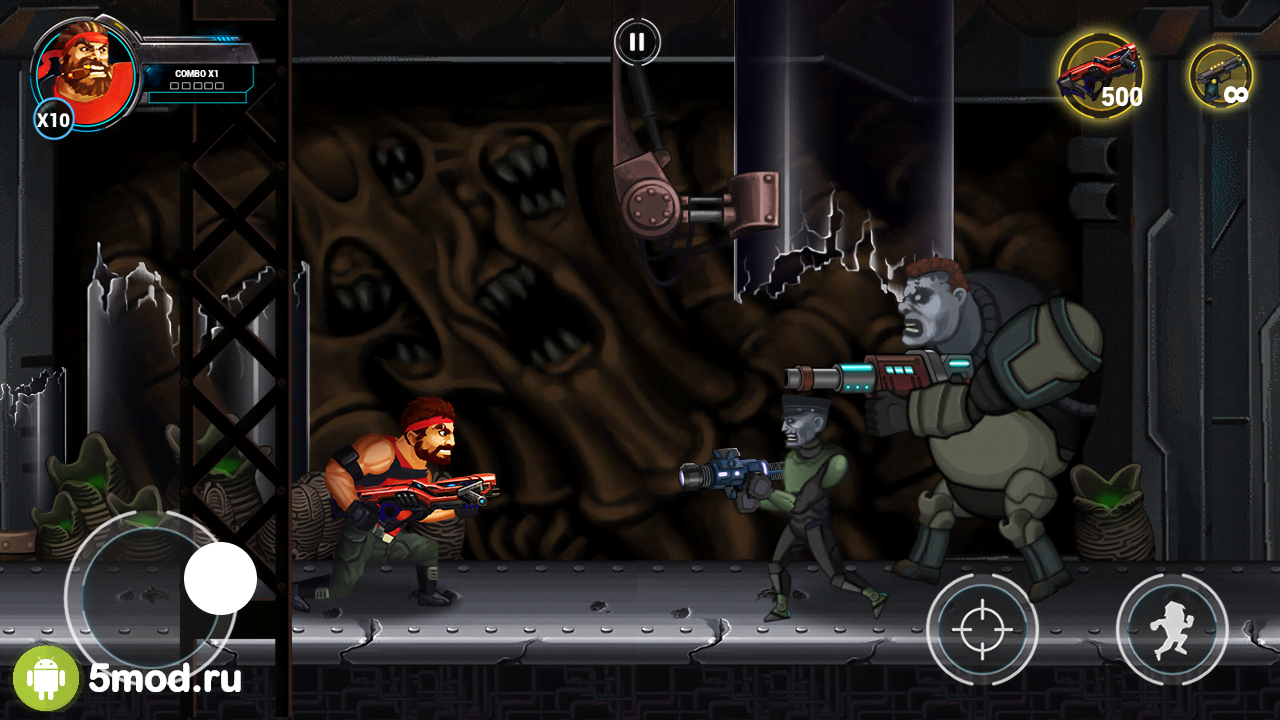Select the red rifle weapon with 500 ammo
1280x720 pixels.
1101,76
